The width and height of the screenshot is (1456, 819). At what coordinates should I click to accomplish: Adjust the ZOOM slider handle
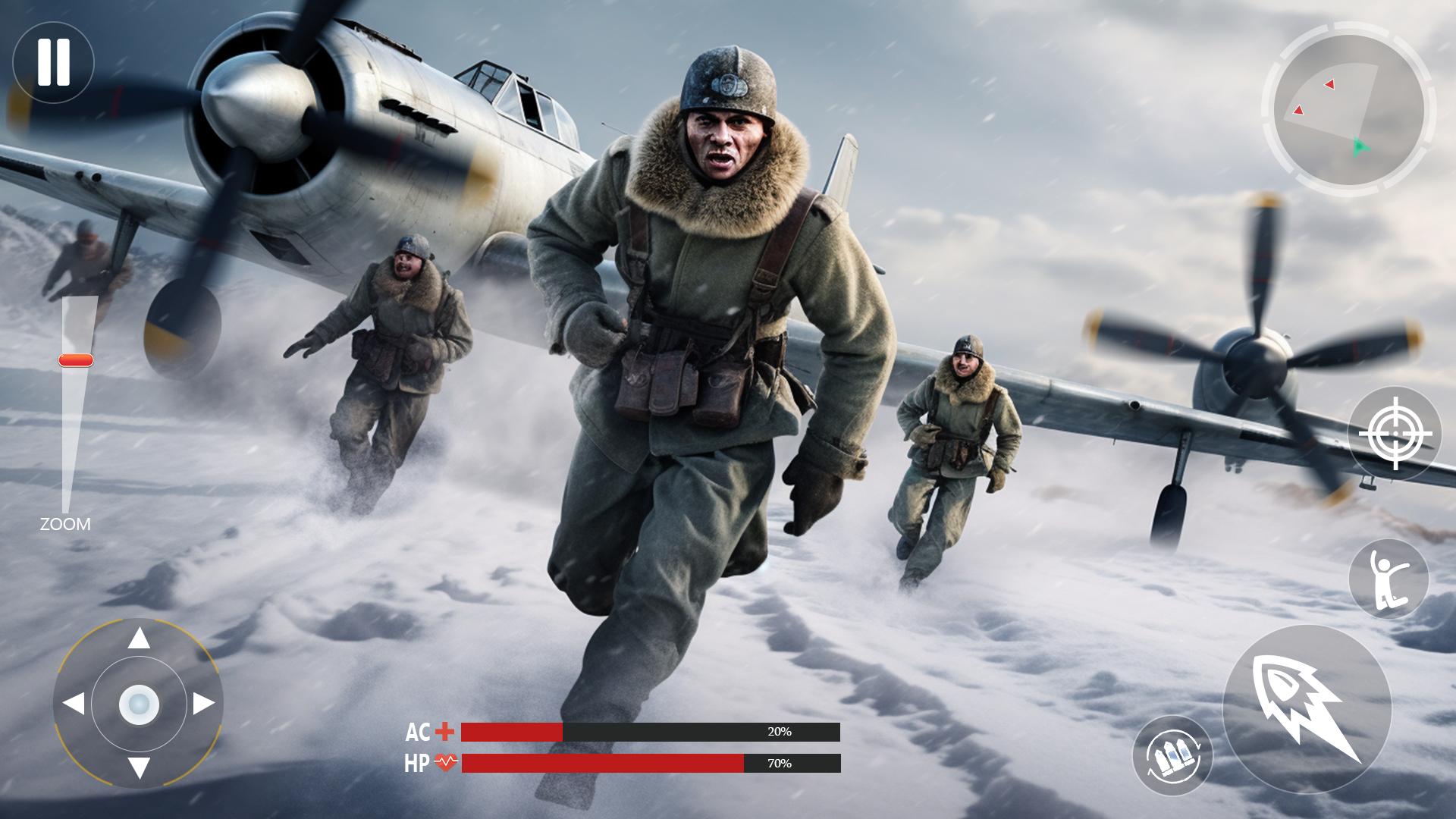(x=74, y=360)
